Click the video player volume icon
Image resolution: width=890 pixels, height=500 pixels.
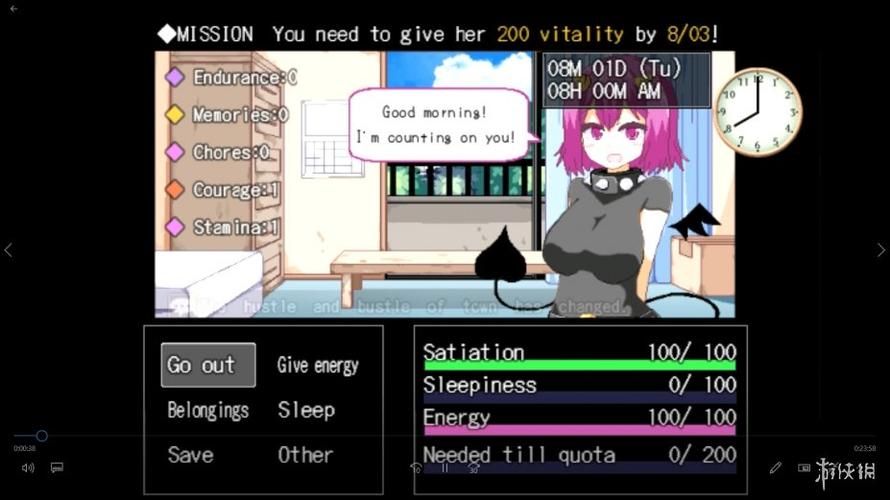click(x=28, y=467)
